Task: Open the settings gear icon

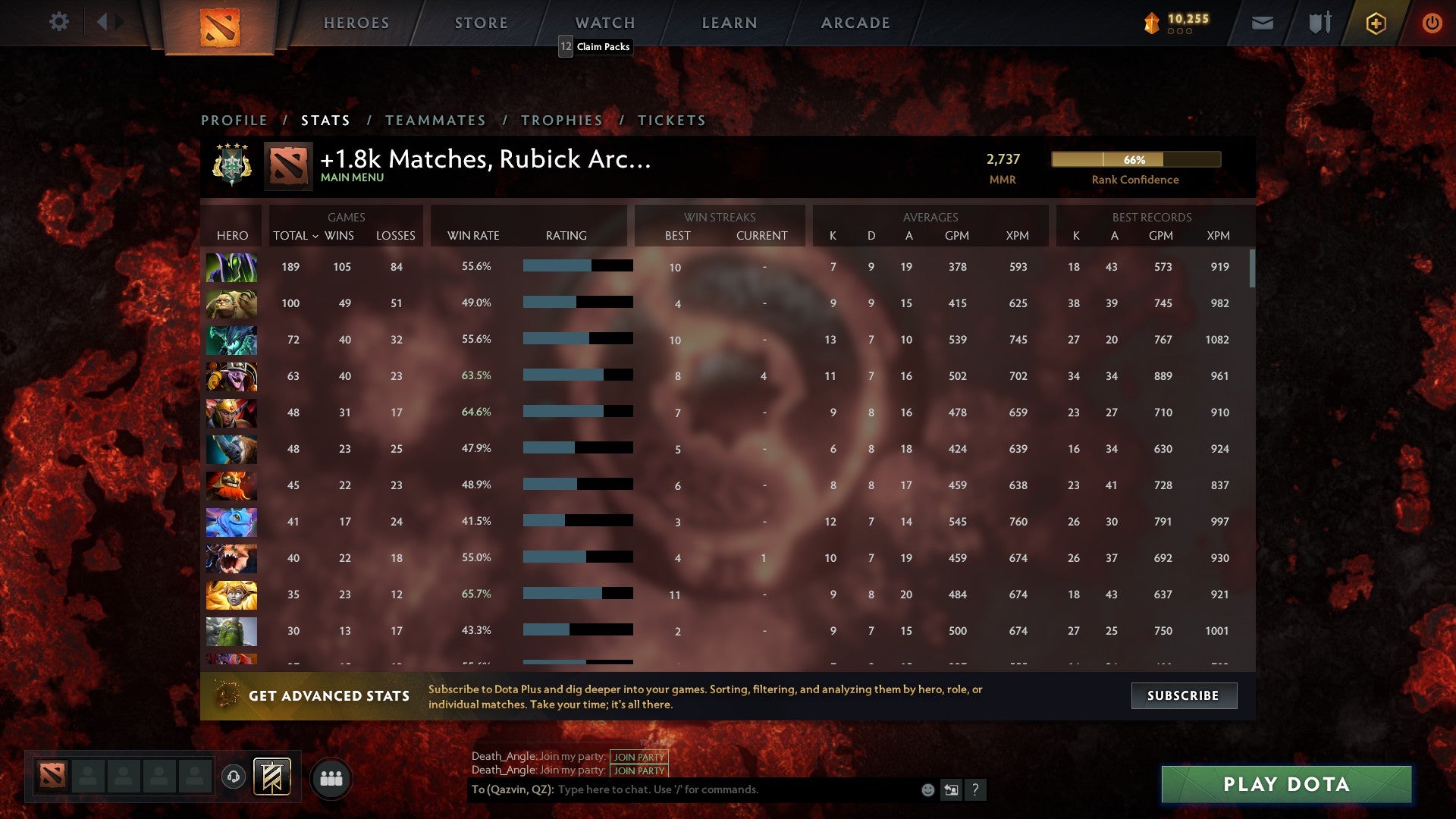Action: (x=59, y=22)
